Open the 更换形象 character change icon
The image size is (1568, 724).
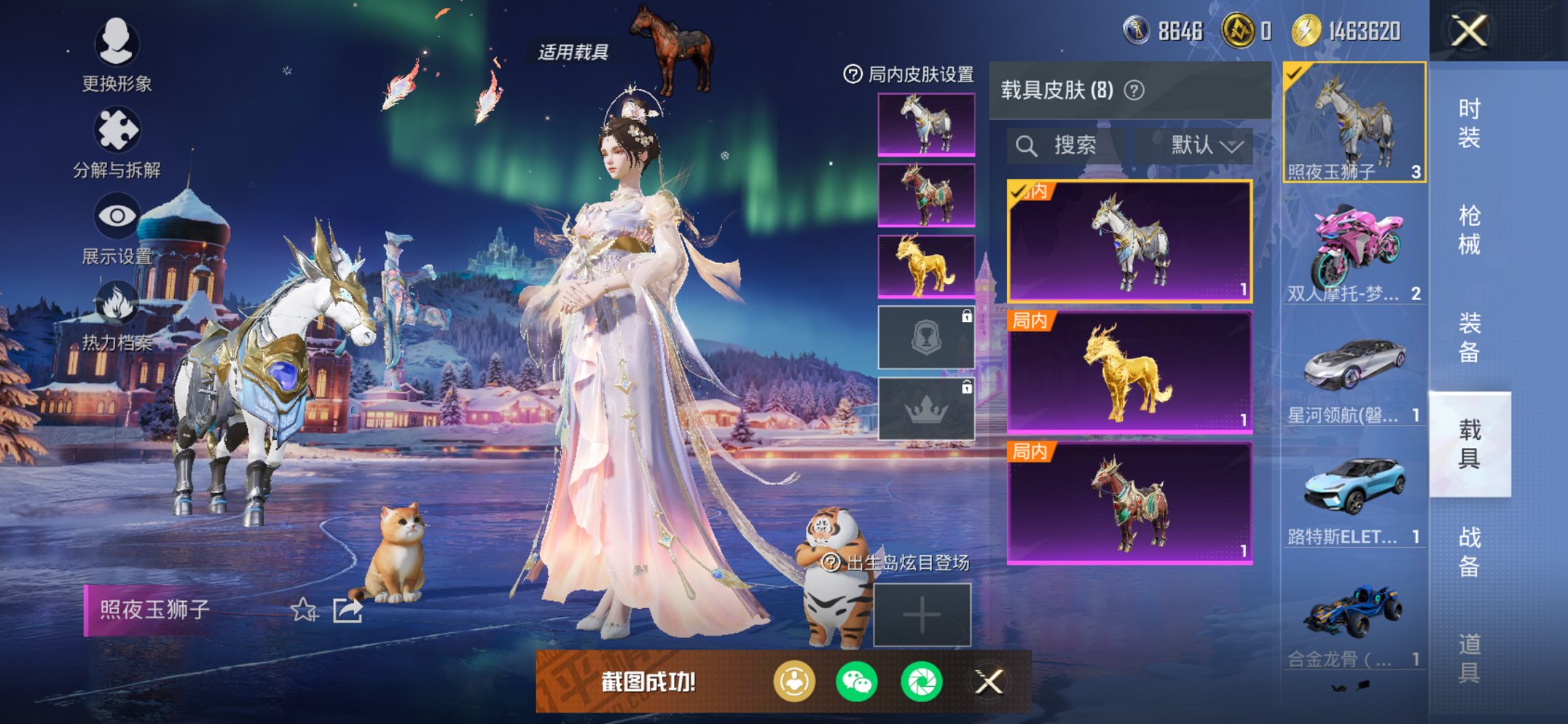coord(117,45)
